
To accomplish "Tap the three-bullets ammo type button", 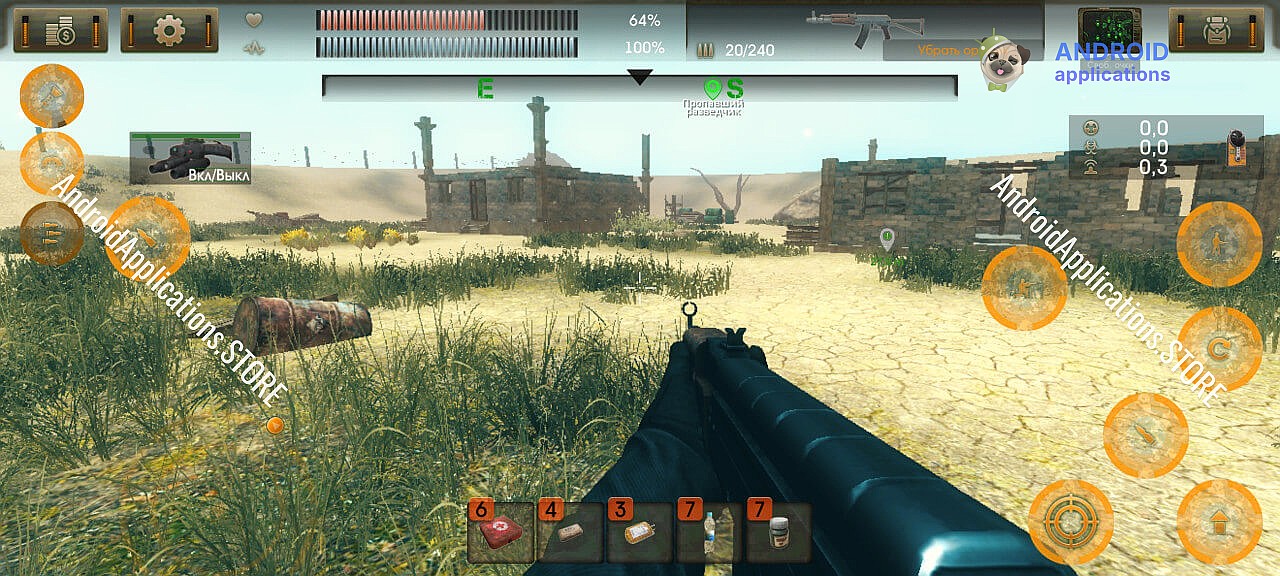I will (51, 232).
